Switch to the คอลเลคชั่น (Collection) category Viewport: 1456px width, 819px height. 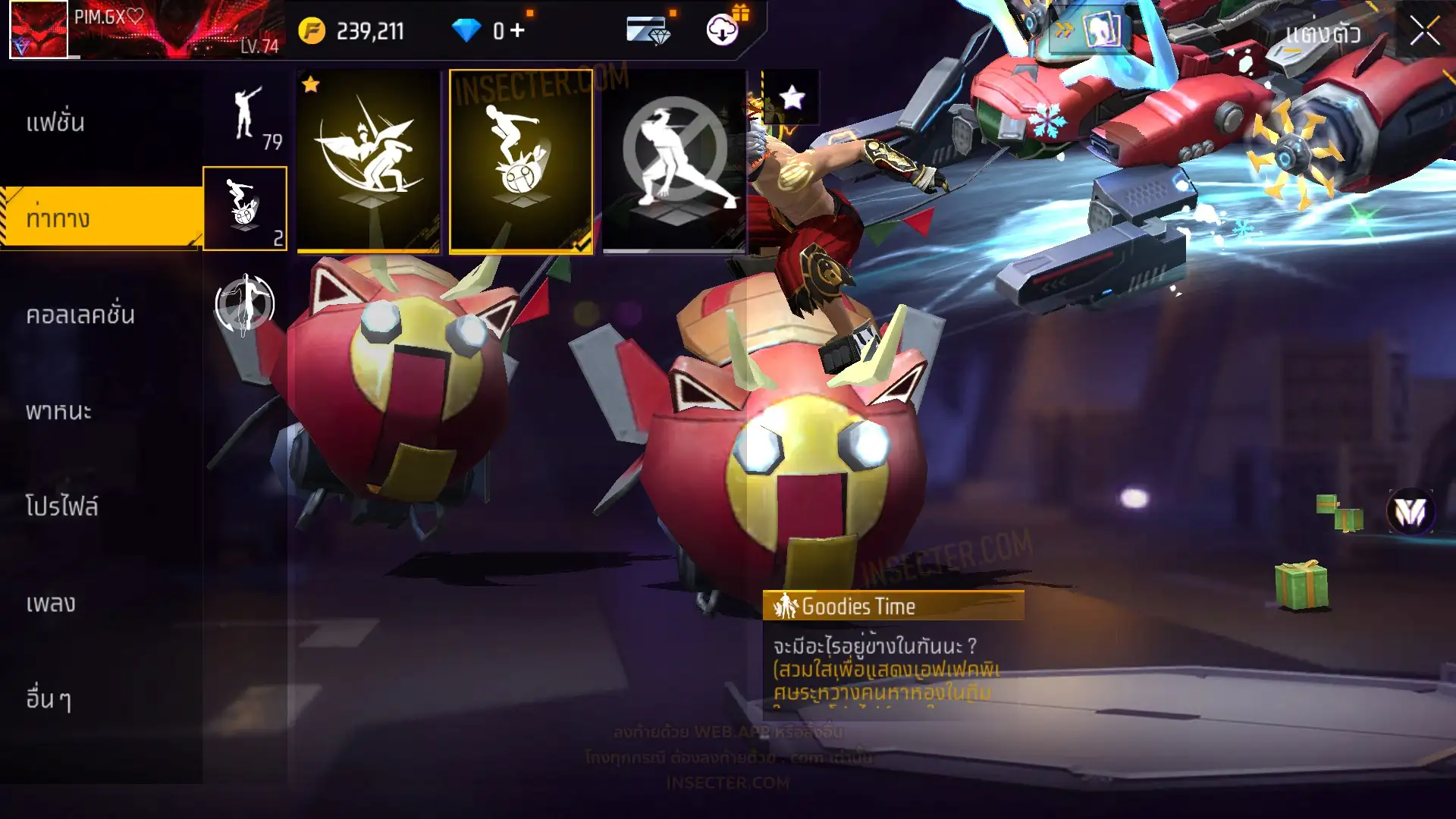pos(80,315)
